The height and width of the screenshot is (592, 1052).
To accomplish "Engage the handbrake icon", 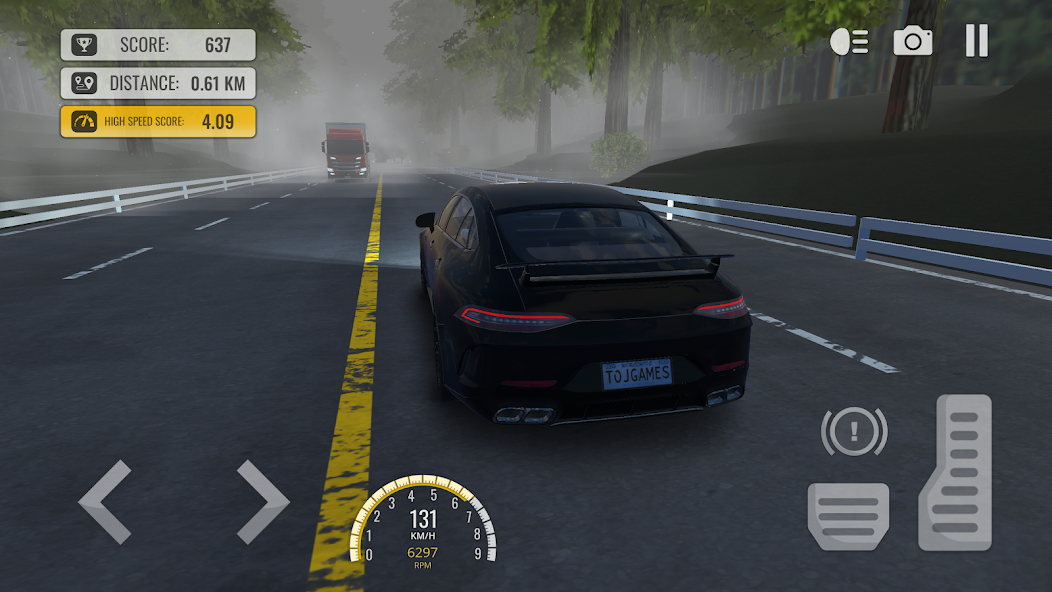I will 854,432.
